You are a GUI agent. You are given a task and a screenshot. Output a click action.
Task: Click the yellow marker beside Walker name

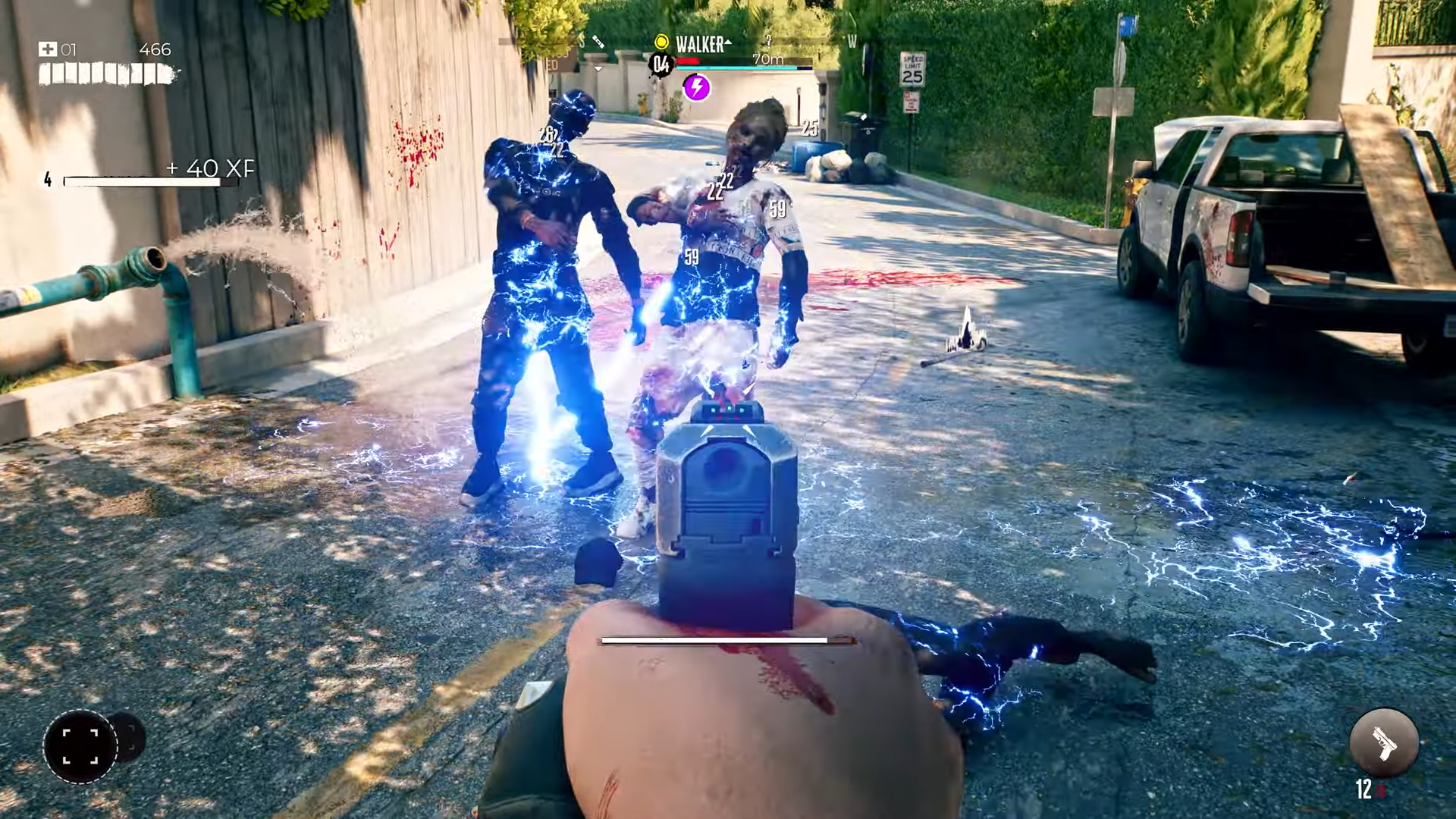click(661, 42)
